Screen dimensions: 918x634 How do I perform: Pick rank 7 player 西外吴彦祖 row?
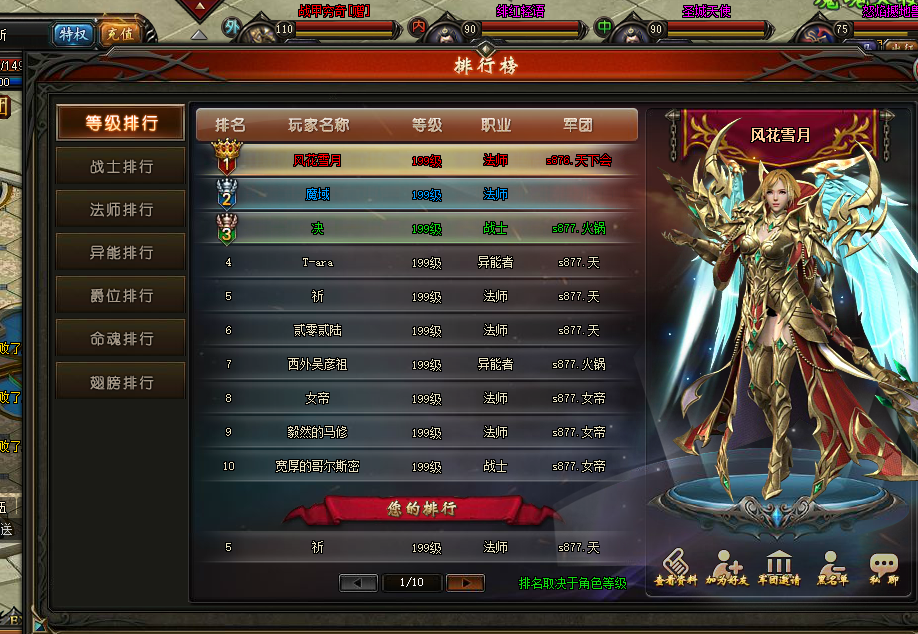pyautogui.click(x=416, y=365)
